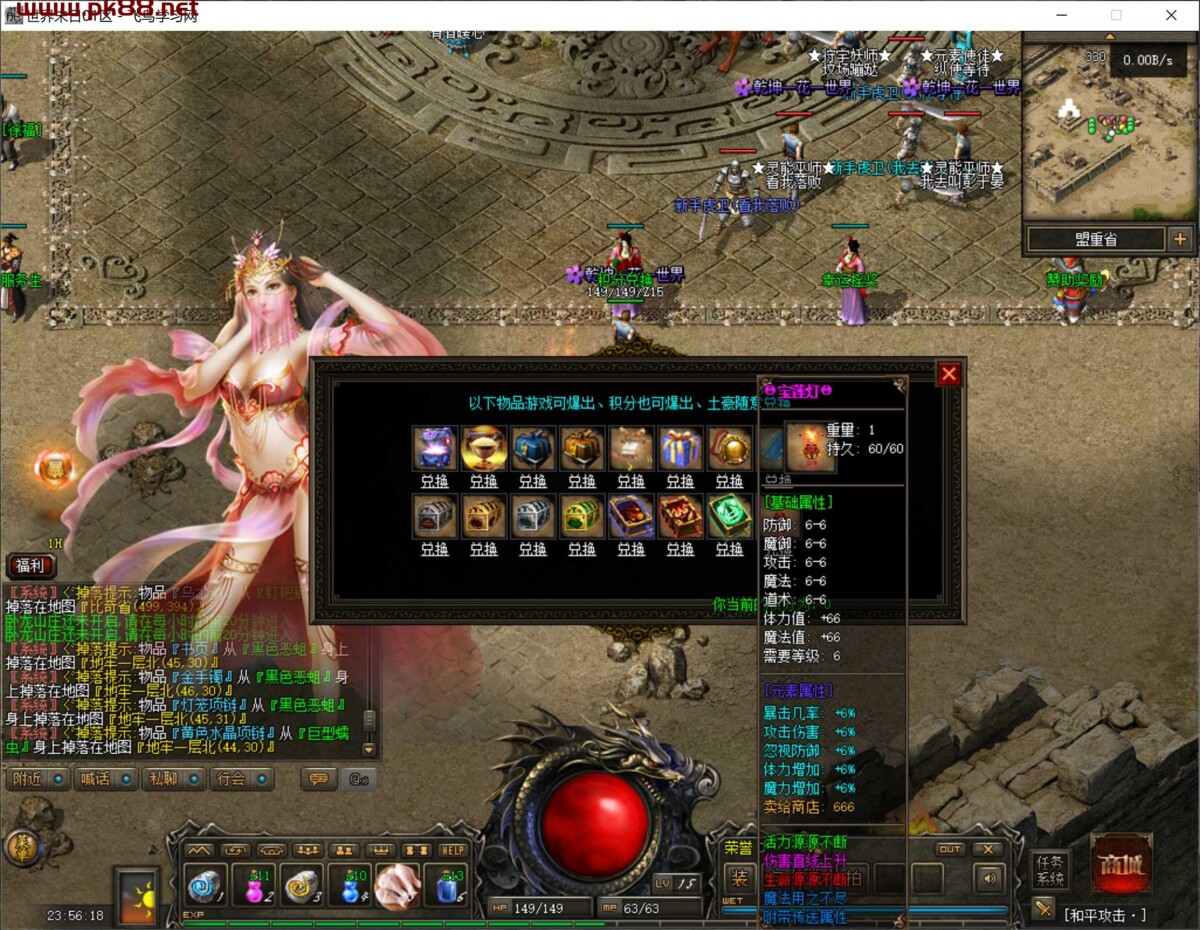
Task: Use the blue scroll in hotbar slot 1
Action: (207, 885)
